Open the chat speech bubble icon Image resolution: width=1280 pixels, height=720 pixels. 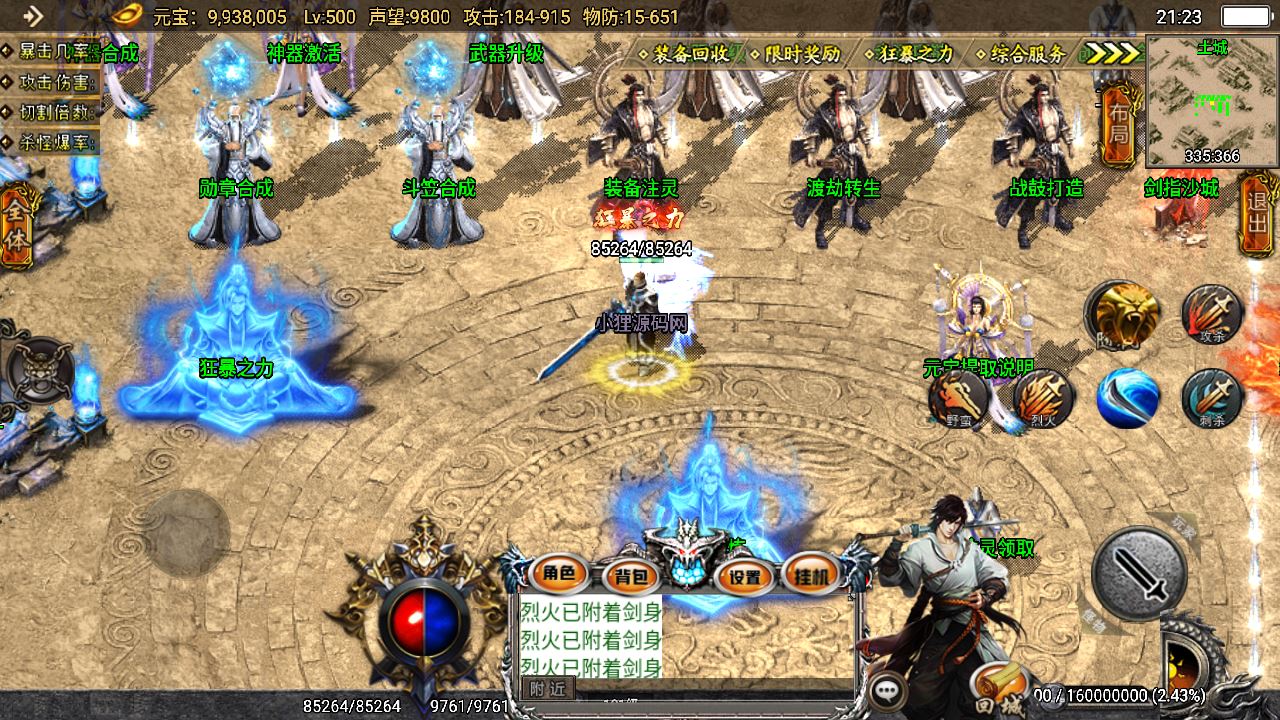click(887, 690)
